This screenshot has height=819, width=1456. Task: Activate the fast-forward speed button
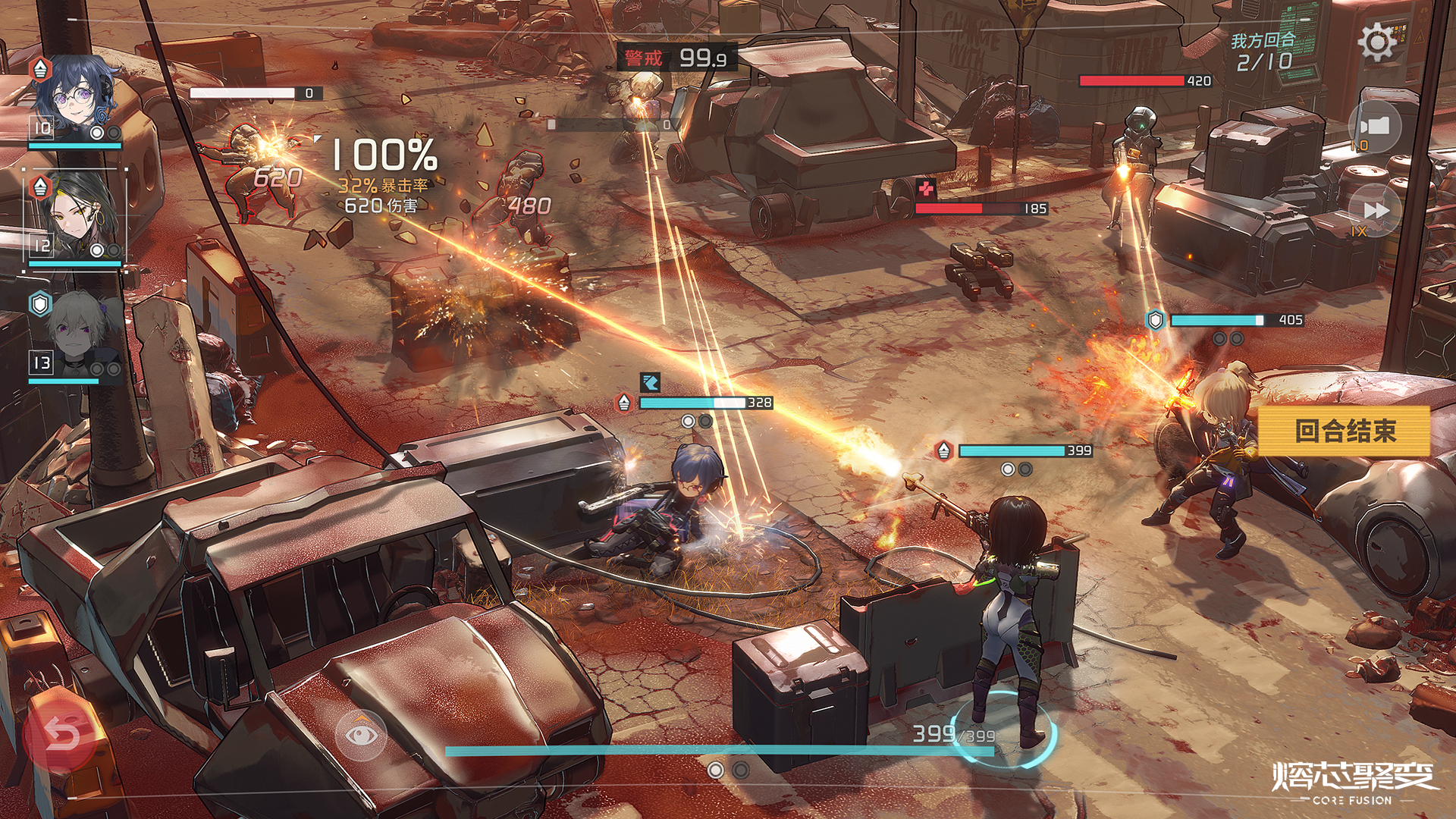[1374, 210]
